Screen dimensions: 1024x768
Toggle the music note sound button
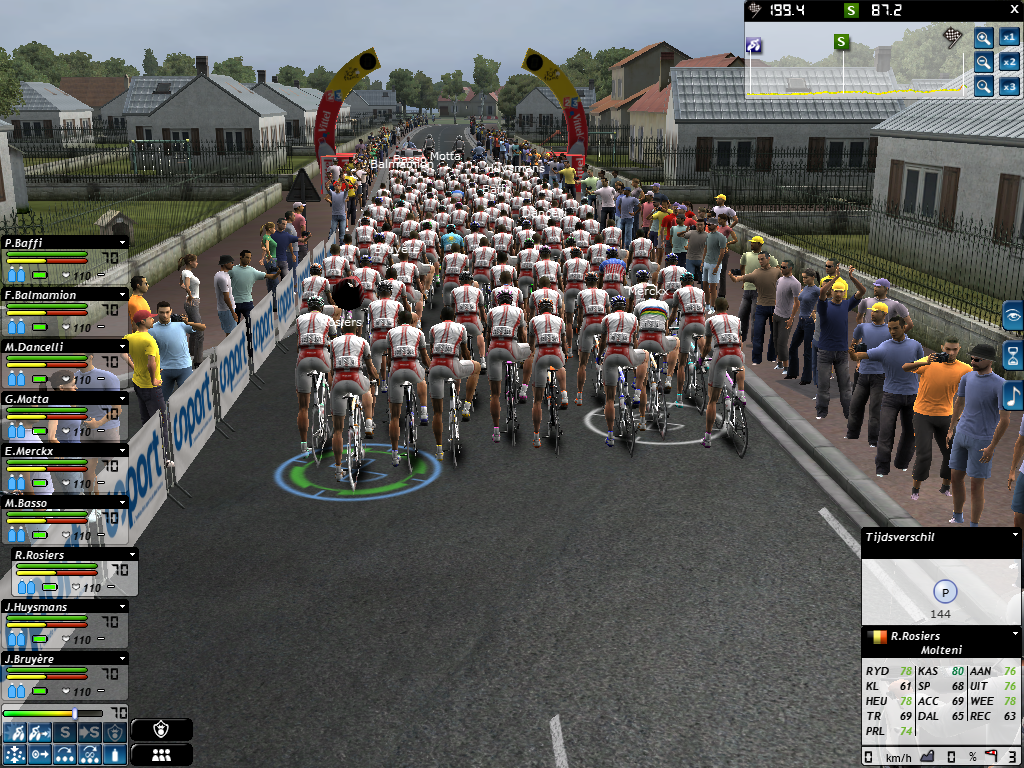point(1013,395)
